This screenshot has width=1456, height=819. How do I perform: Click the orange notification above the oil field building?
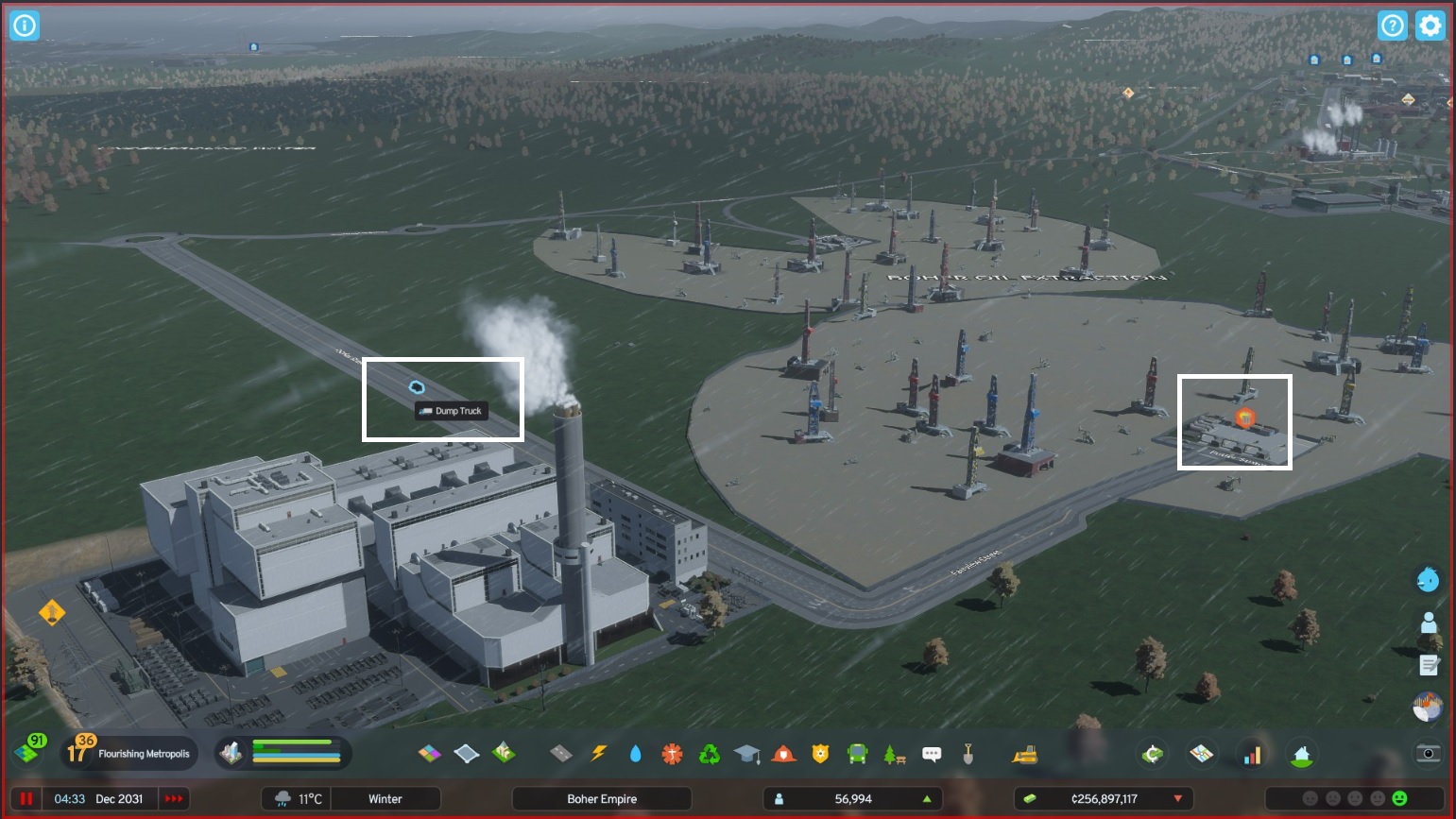pyautogui.click(x=1245, y=418)
